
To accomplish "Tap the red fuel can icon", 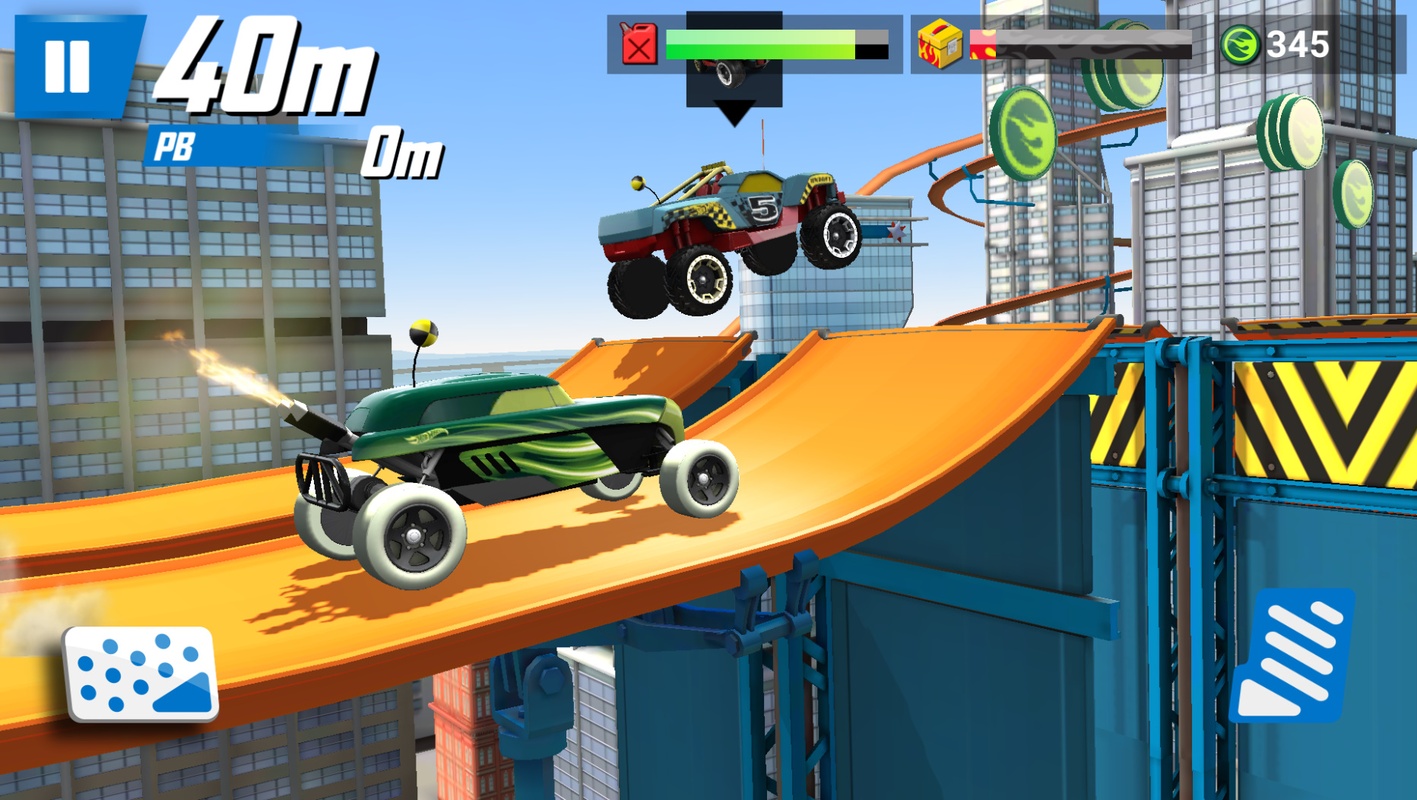I will (x=637, y=45).
